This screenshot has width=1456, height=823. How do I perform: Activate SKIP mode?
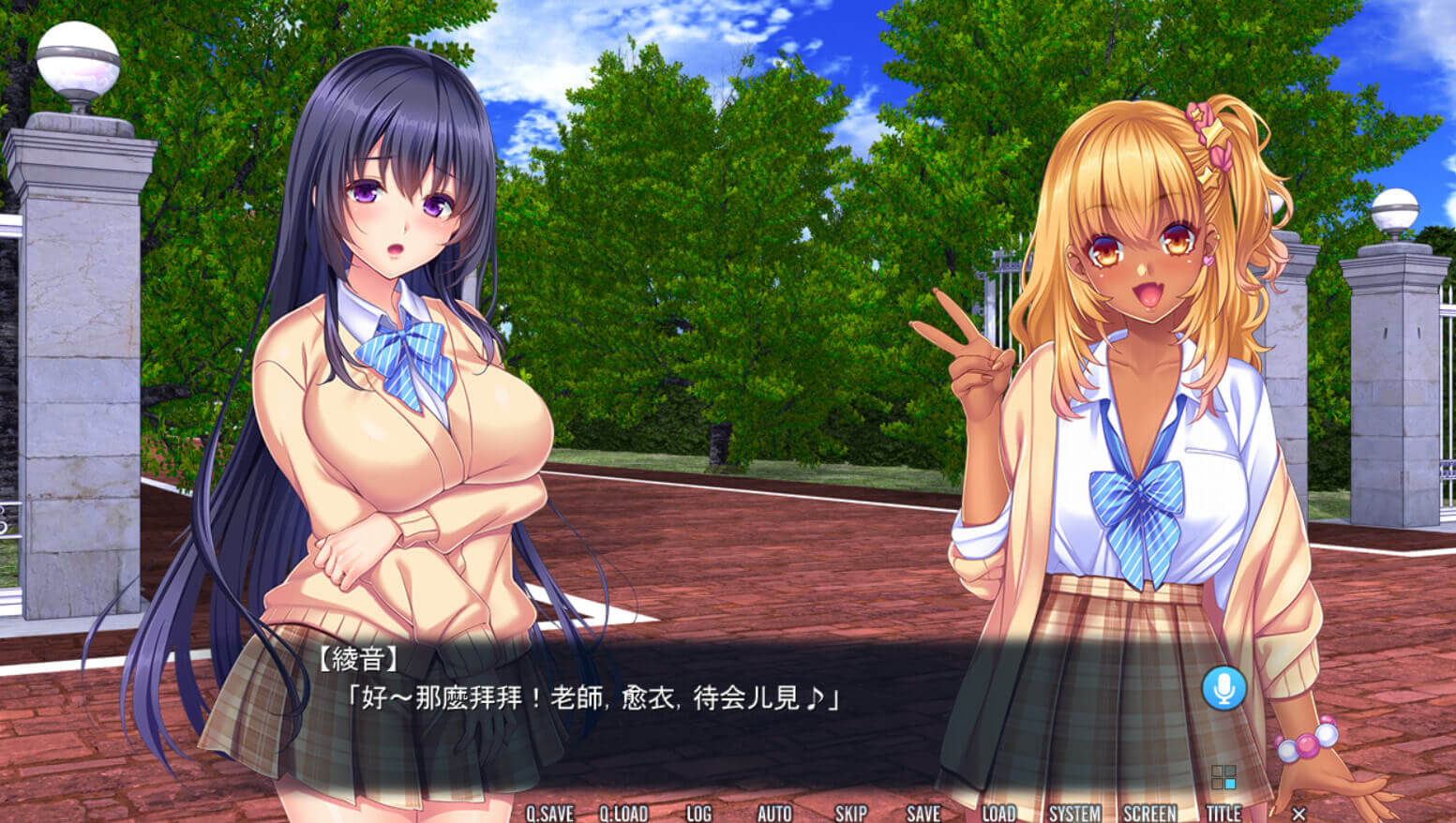(x=850, y=813)
